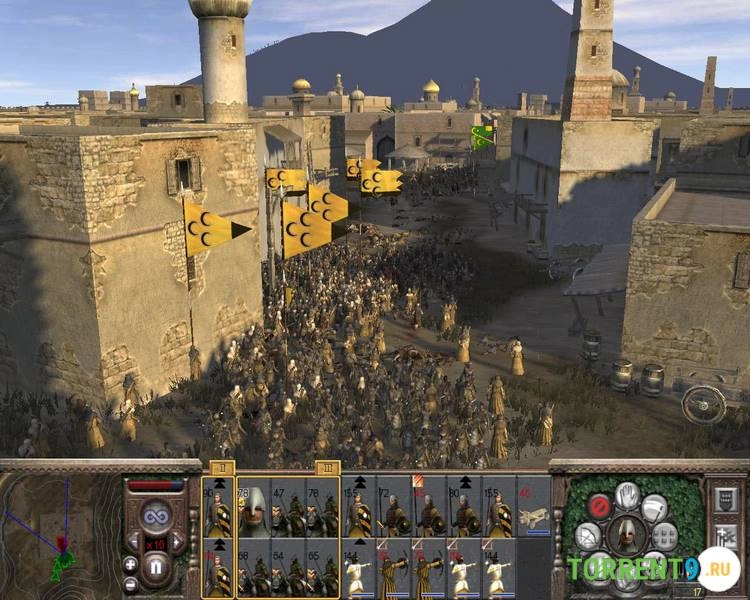Select the general portrait in command wheel
The image size is (750, 600).
(x=627, y=535)
